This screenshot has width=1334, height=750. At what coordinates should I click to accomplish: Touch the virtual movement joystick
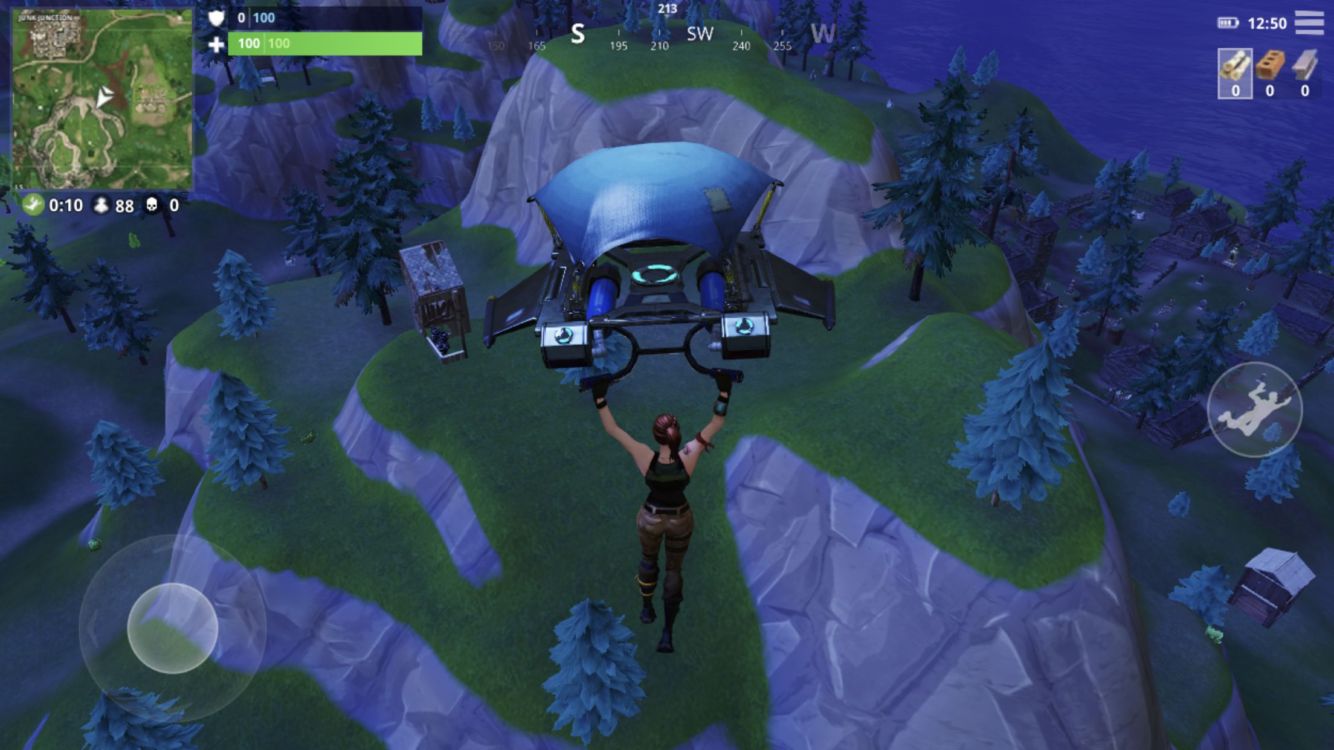tap(172, 627)
